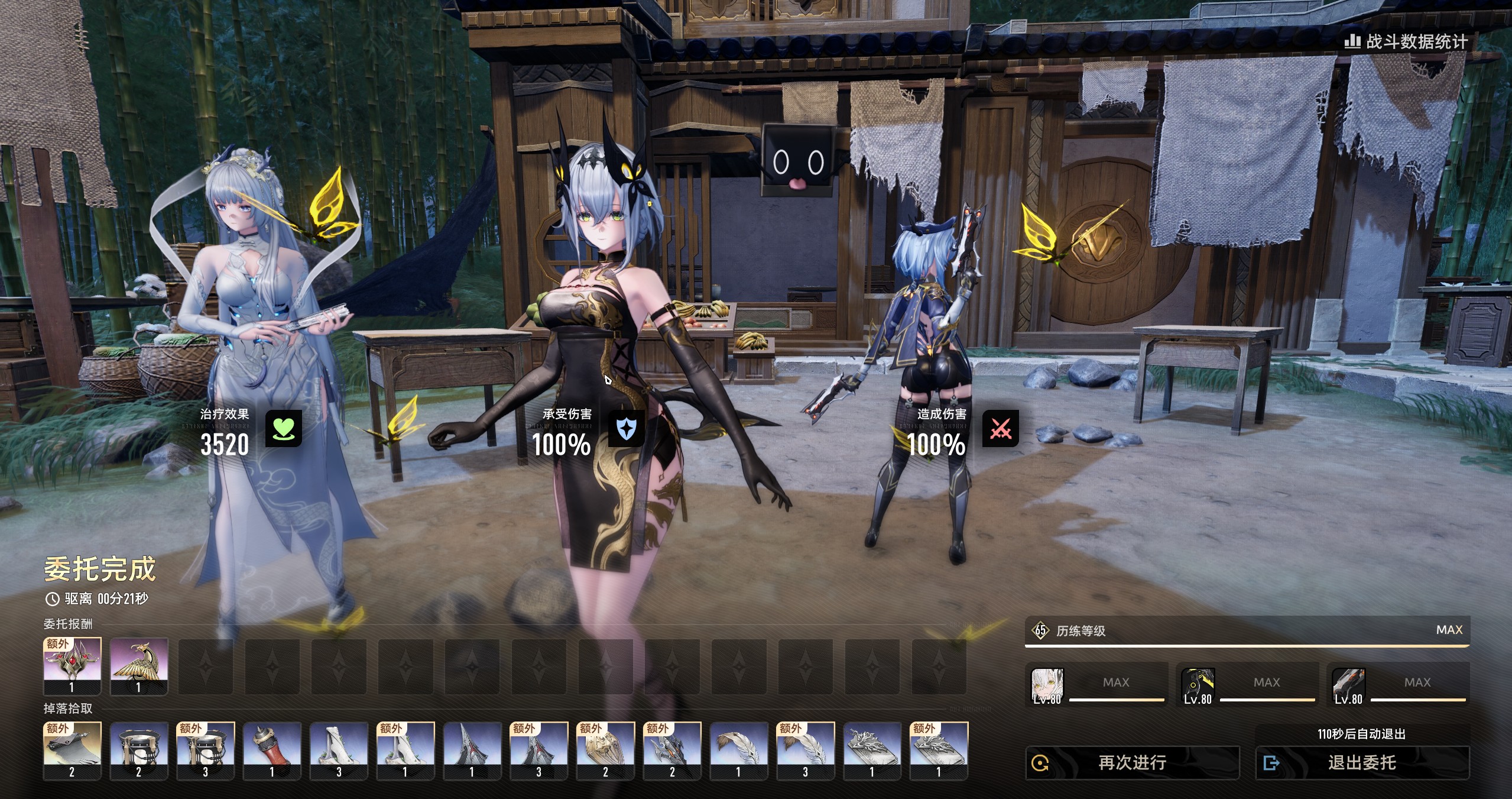Choose 退出委托 to exit the commission
This screenshot has height=799, width=1512.
pyautogui.click(x=1362, y=763)
